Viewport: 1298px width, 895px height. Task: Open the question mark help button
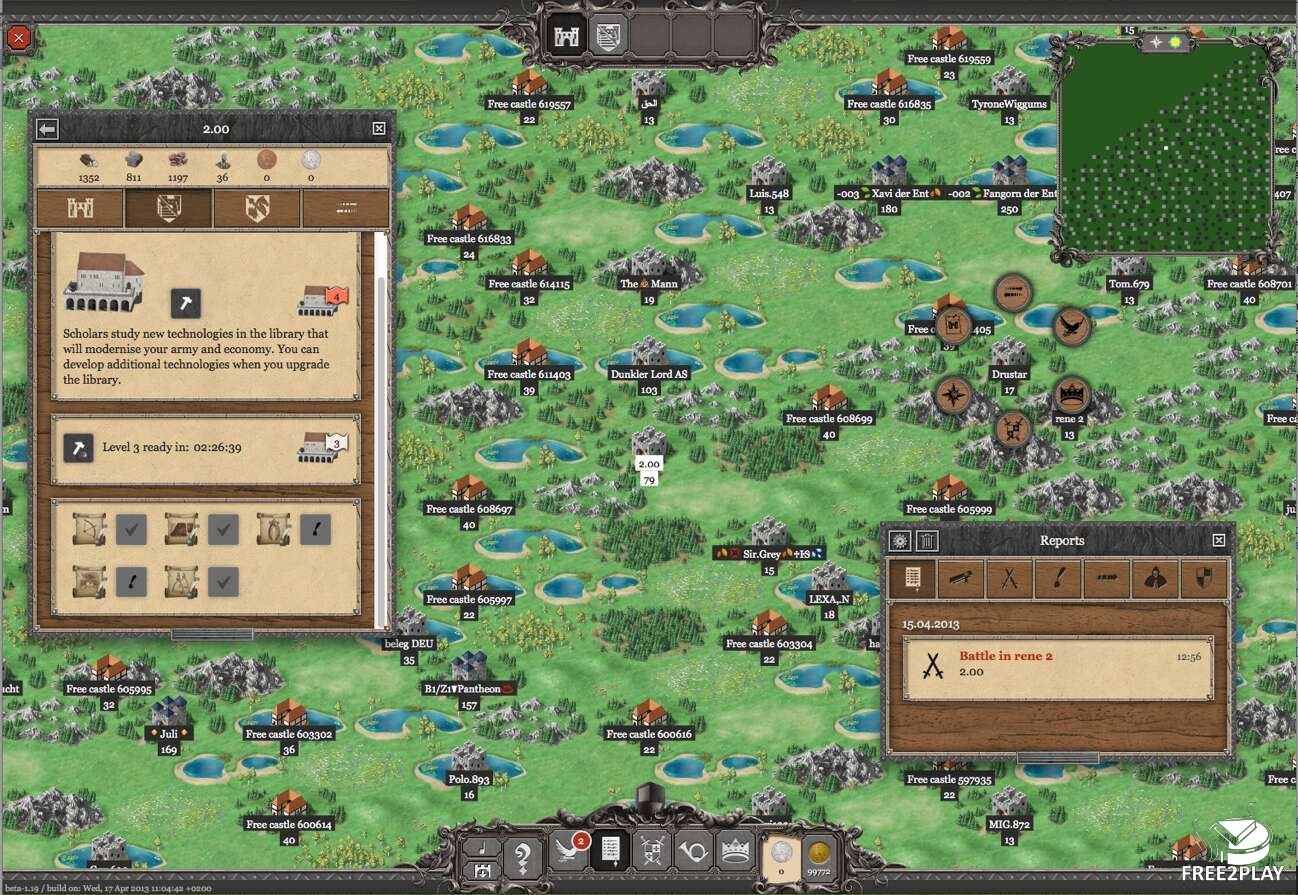click(521, 856)
